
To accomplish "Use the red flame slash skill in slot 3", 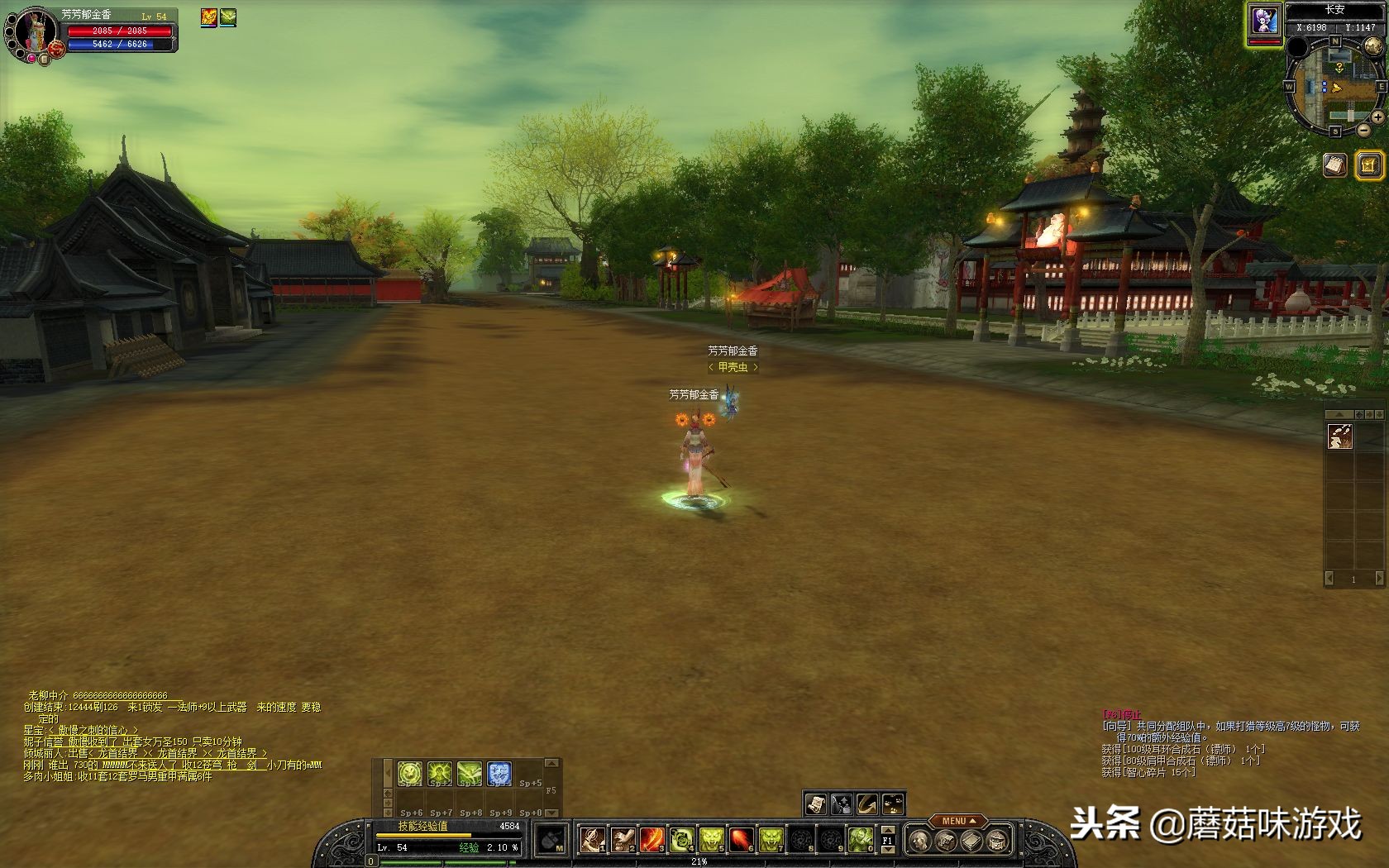I will [652, 840].
